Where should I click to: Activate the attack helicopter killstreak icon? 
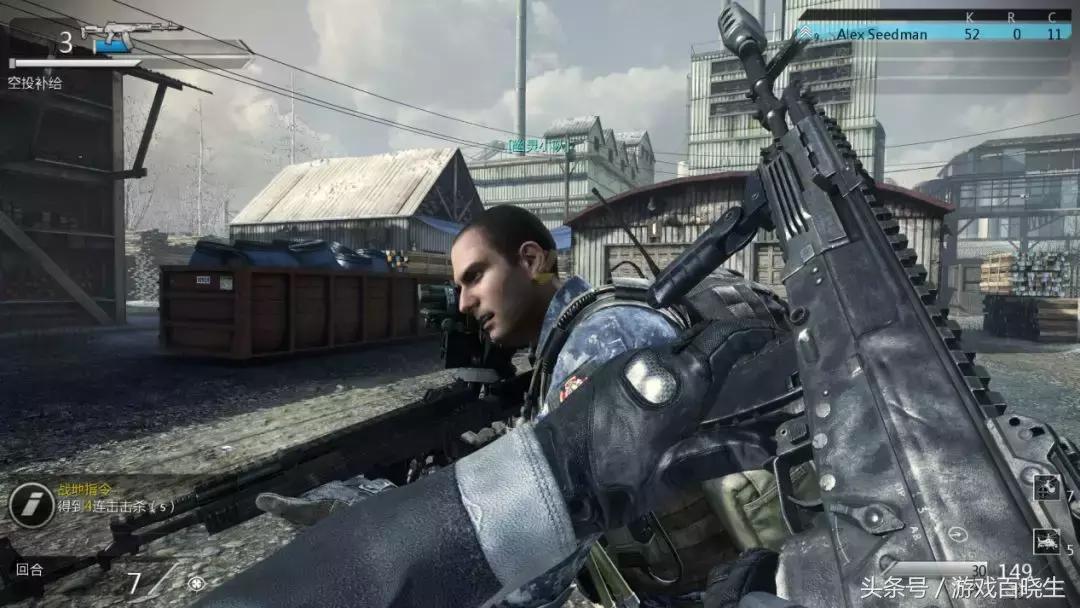[1046, 541]
